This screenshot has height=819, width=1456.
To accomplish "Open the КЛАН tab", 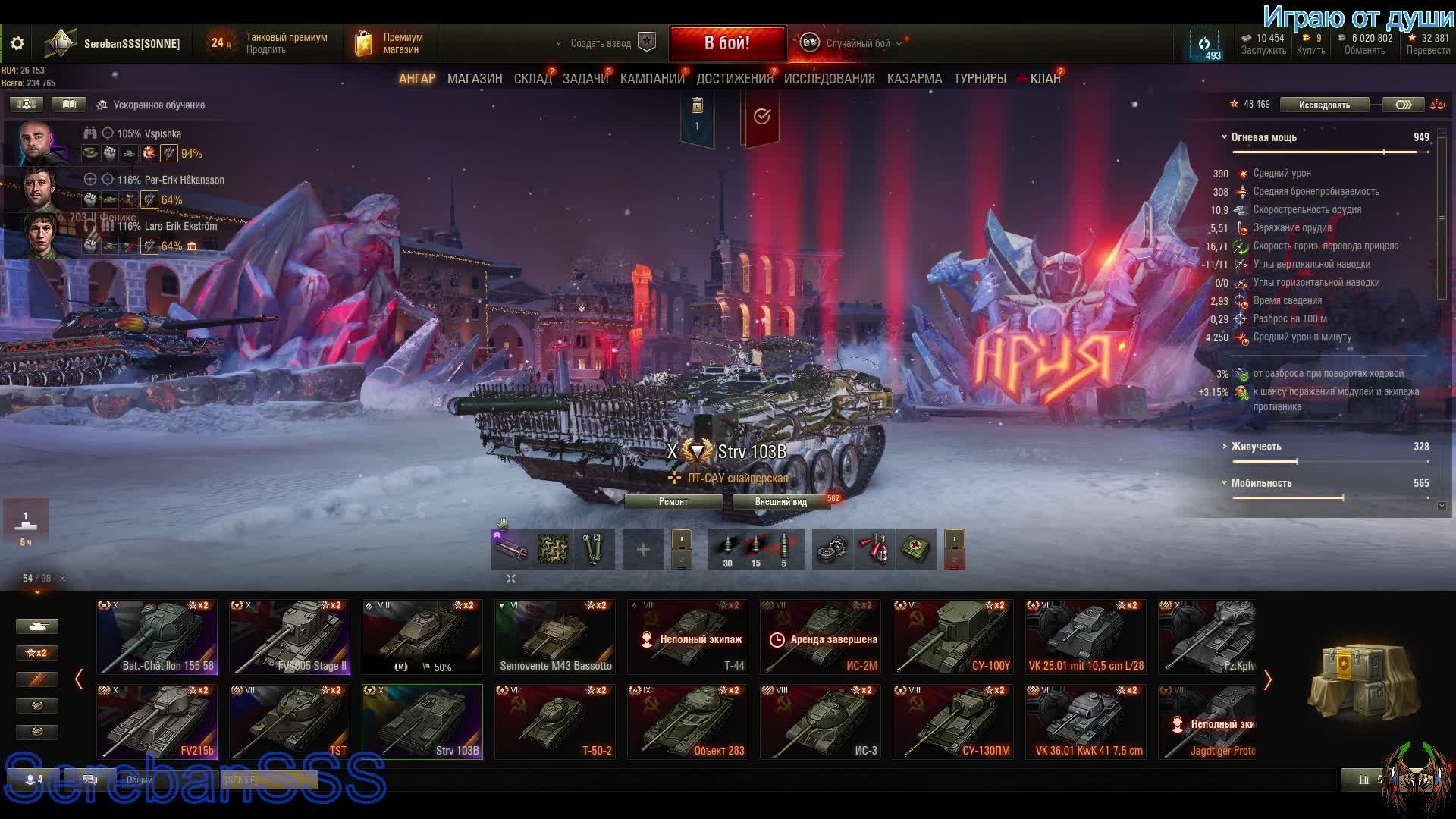I will point(1045,79).
